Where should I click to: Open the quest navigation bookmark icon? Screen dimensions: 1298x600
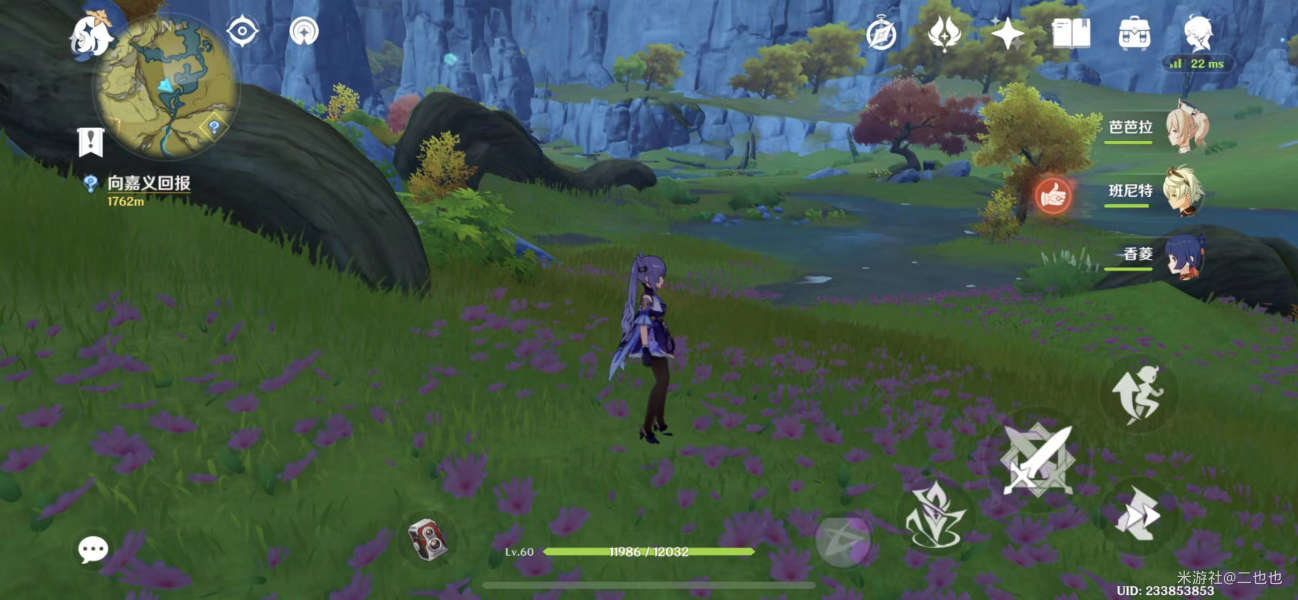(x=91, y=142)
